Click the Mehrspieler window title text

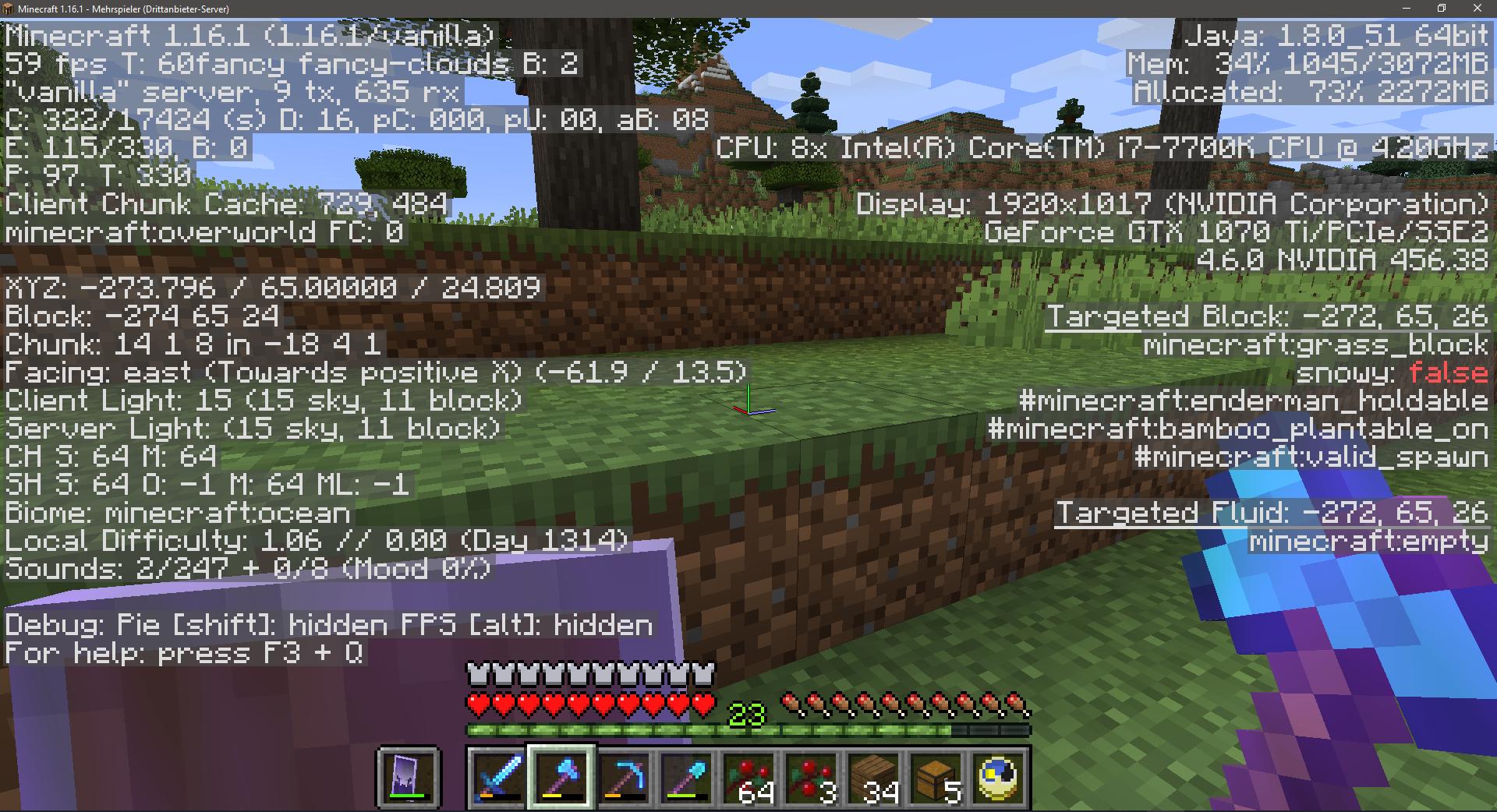pyautogui.click(x=117, y=9)
